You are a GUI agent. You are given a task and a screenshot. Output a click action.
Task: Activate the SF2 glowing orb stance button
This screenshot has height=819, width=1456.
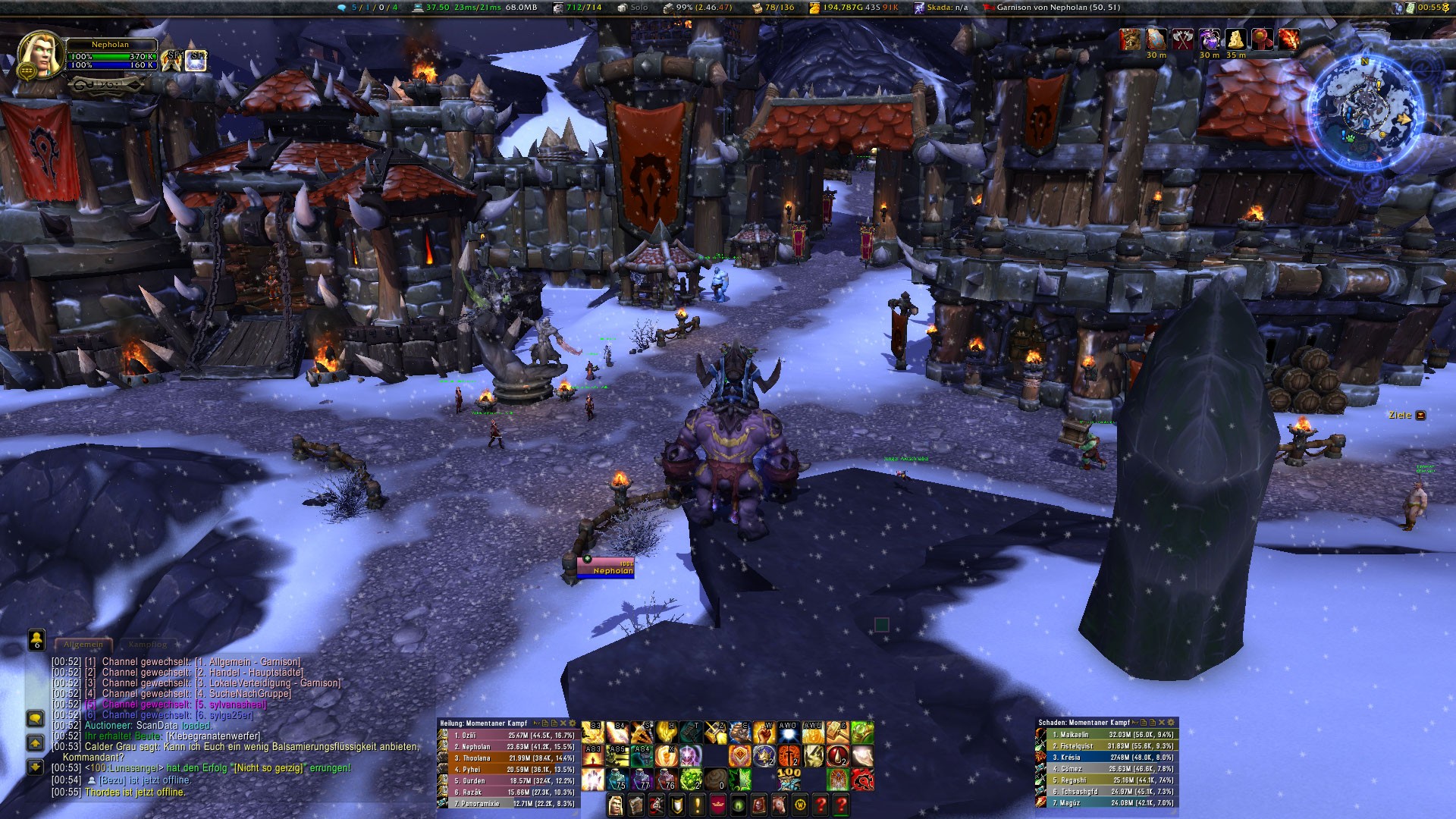(196, 61)
